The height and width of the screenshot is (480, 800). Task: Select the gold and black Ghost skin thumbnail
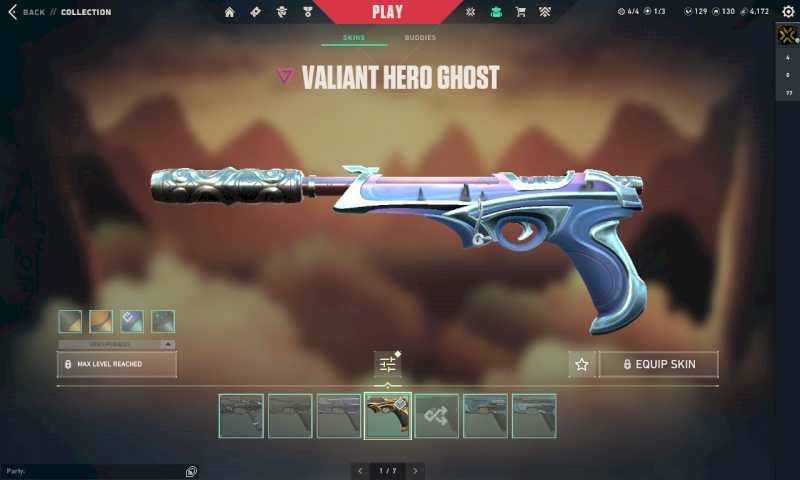click(387, 416)
